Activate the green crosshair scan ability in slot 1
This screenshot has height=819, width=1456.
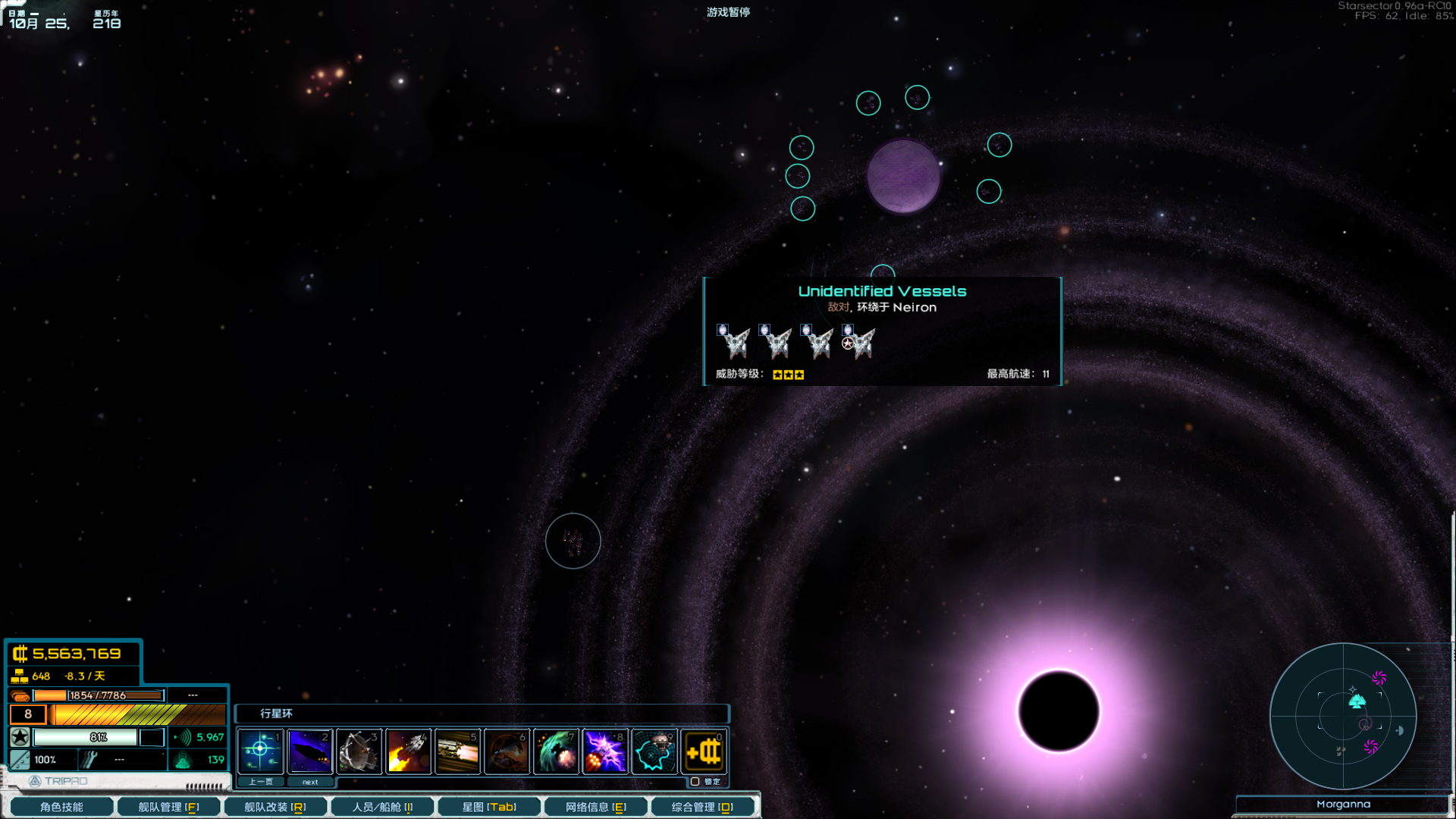[260, 752]
